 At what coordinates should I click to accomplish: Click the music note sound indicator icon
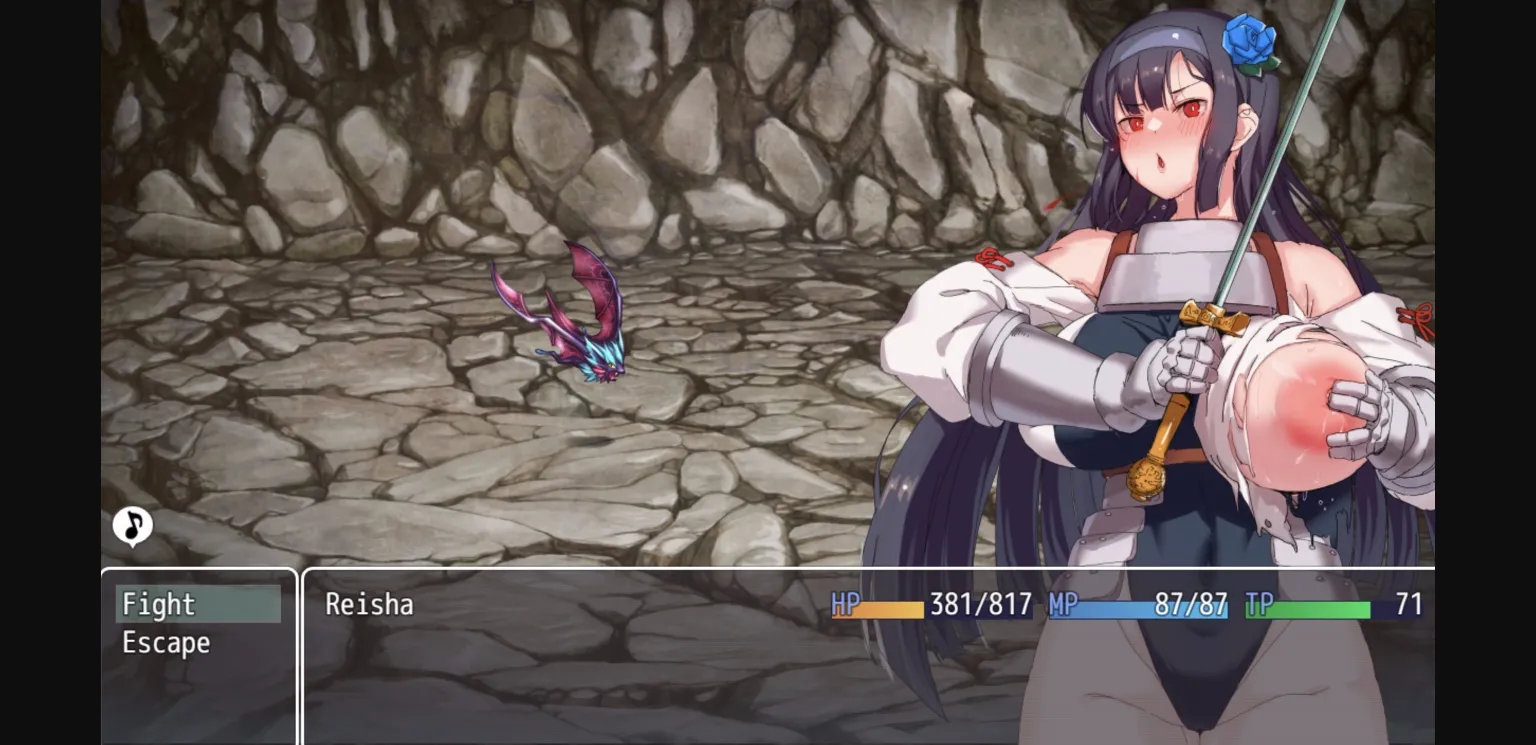[x=133, y=524]
